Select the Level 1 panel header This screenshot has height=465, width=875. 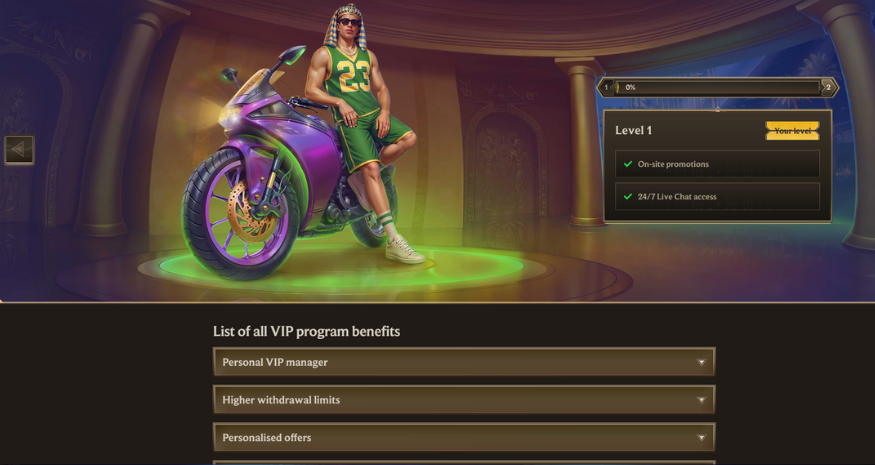pyautogui.click(x=634, y=130)
